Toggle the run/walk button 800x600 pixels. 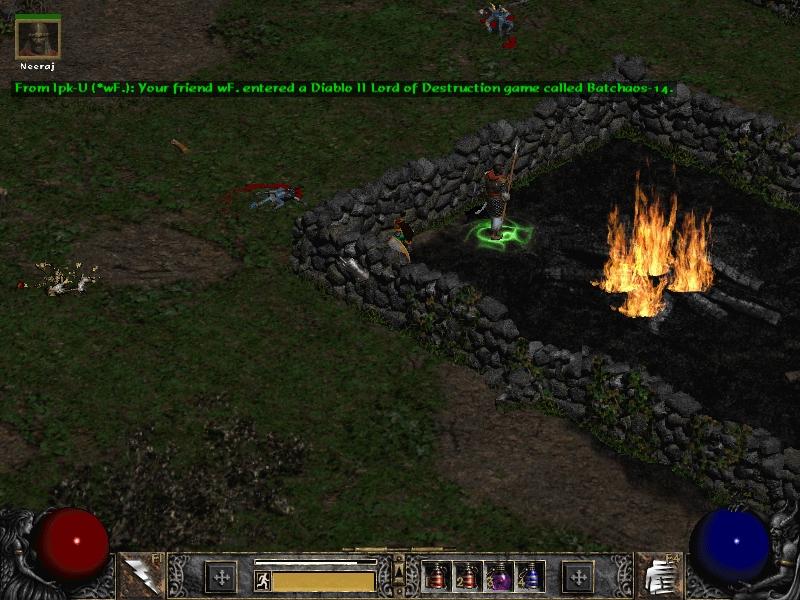[x=263, y=581]
